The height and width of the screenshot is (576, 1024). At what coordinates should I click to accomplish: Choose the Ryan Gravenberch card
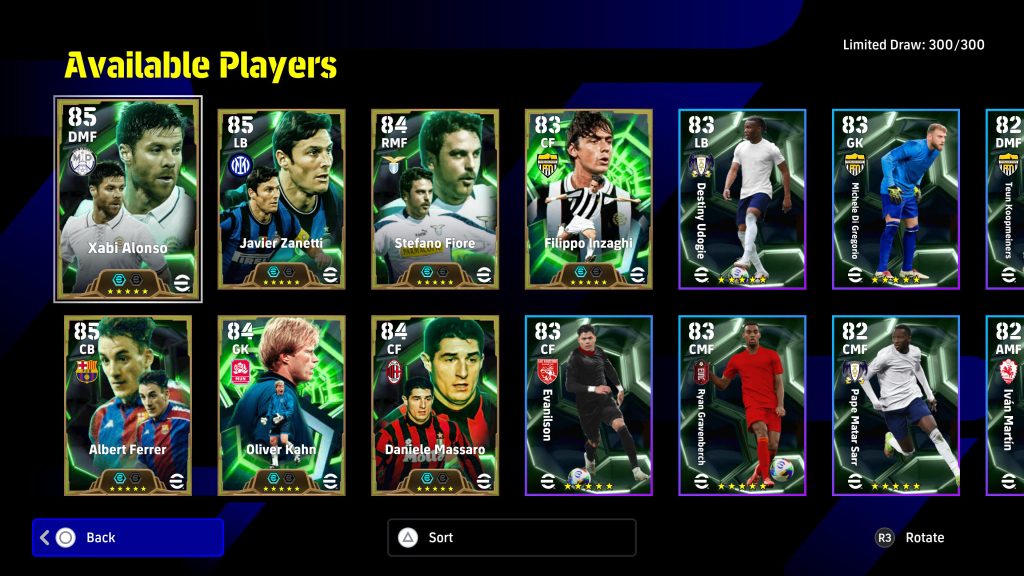(742, 405)
